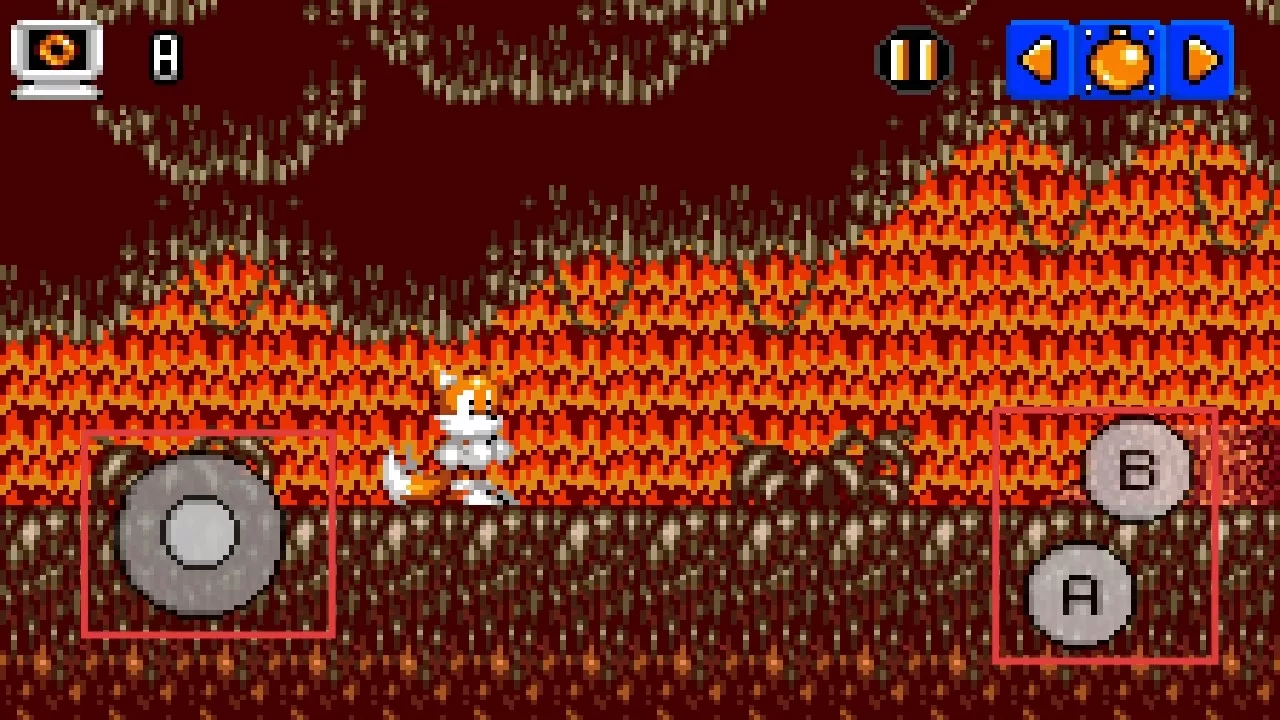The height and width of the screenshot is (720, 1280).
Task: Tap the A action button
Action: [1080, 594]
